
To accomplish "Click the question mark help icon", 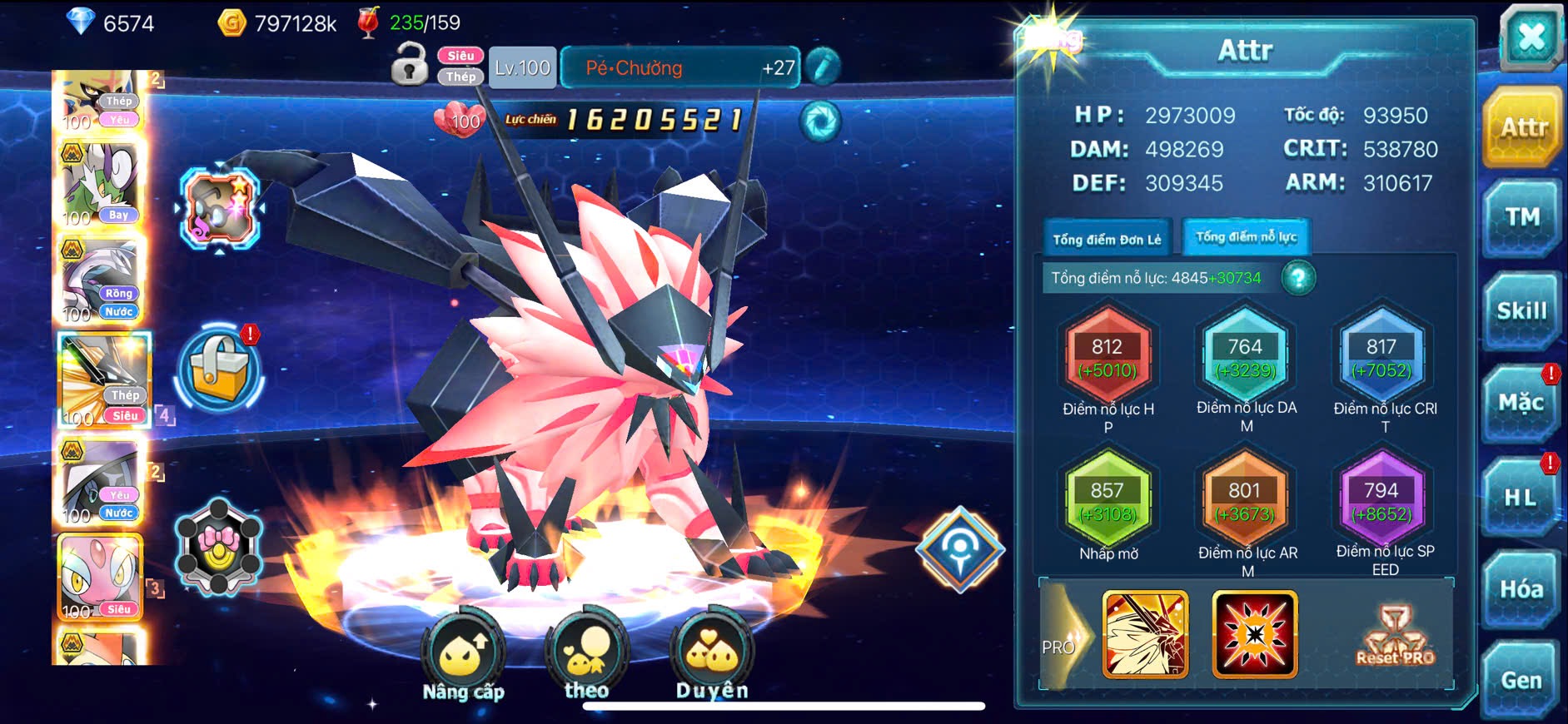I will pos(1298,278).
